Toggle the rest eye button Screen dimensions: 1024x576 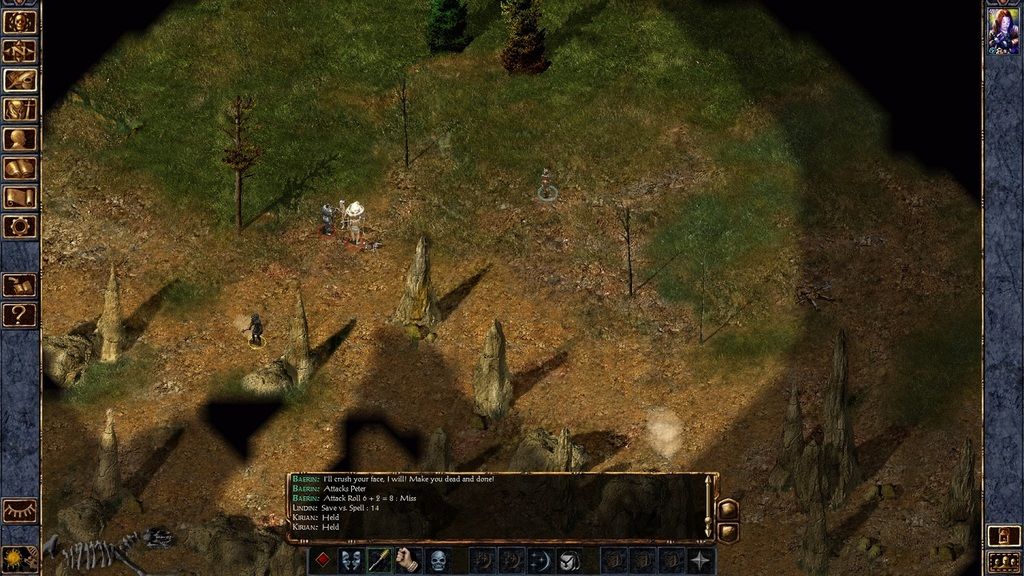coord(19,510)
